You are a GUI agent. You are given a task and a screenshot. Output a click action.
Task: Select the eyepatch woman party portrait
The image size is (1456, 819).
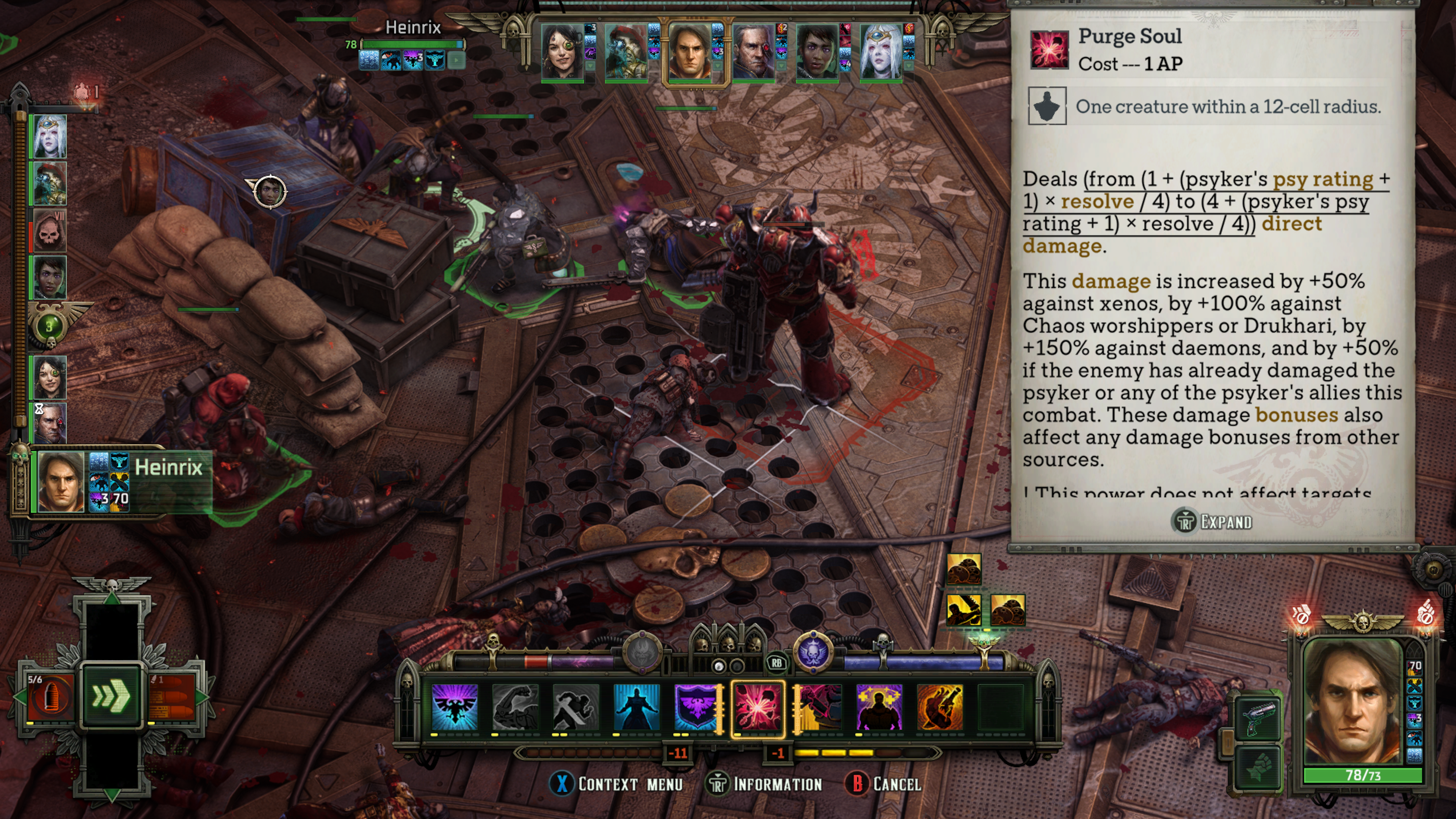[x=562, y=52]
